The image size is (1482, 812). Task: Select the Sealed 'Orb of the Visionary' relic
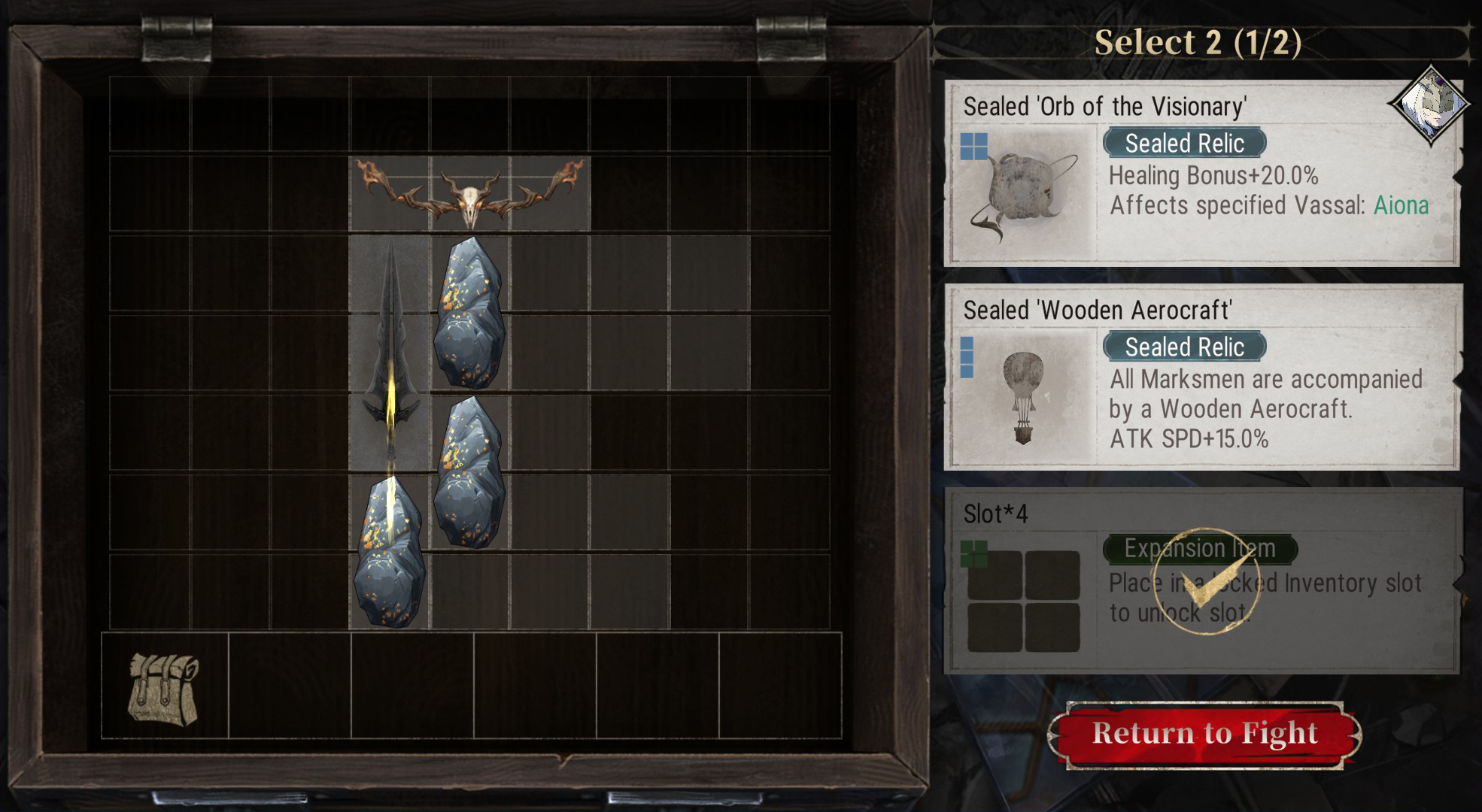pyautogui.click(x=1201, y=174)
